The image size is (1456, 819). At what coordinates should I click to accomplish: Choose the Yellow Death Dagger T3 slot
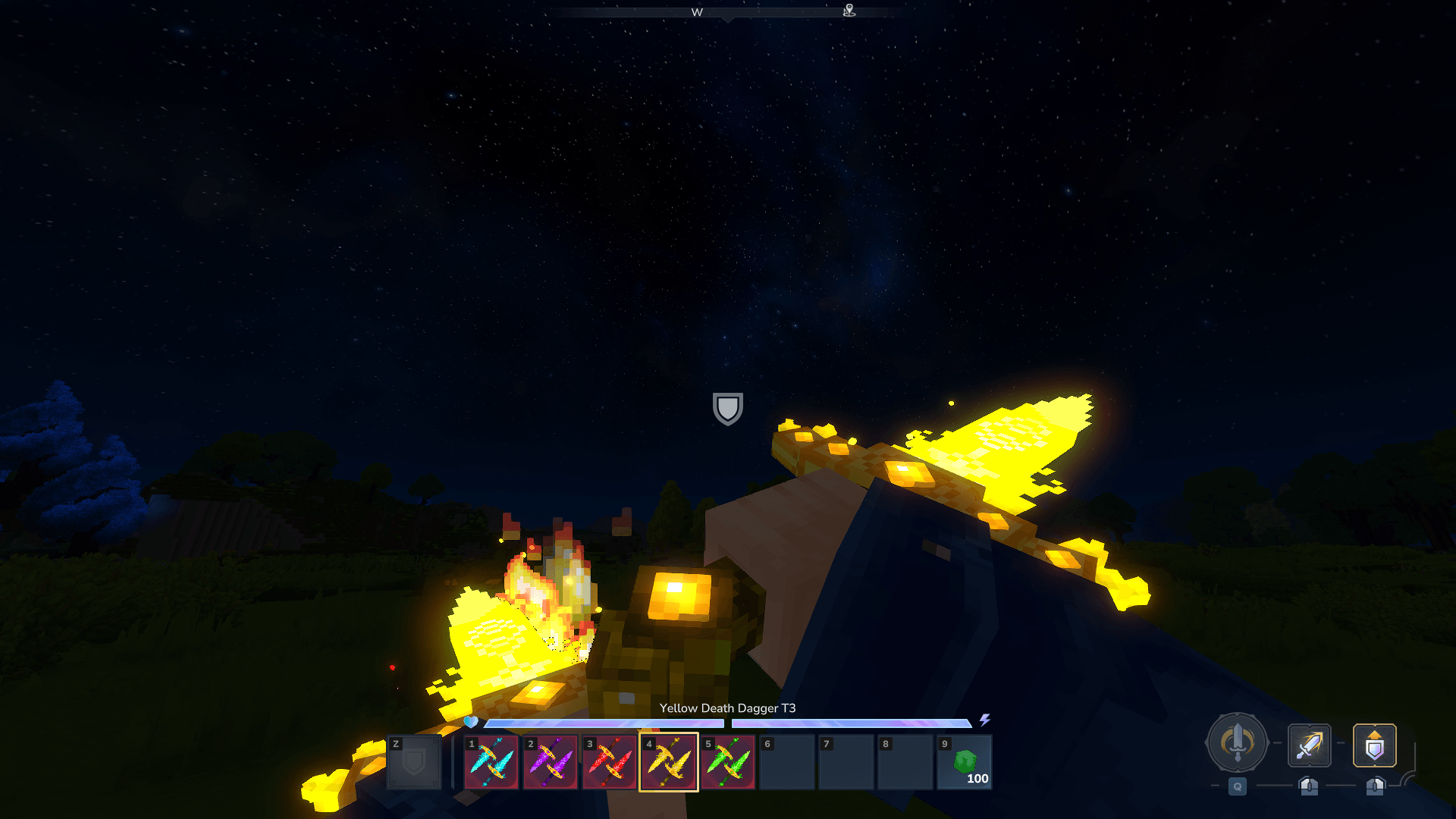(669, 762)
